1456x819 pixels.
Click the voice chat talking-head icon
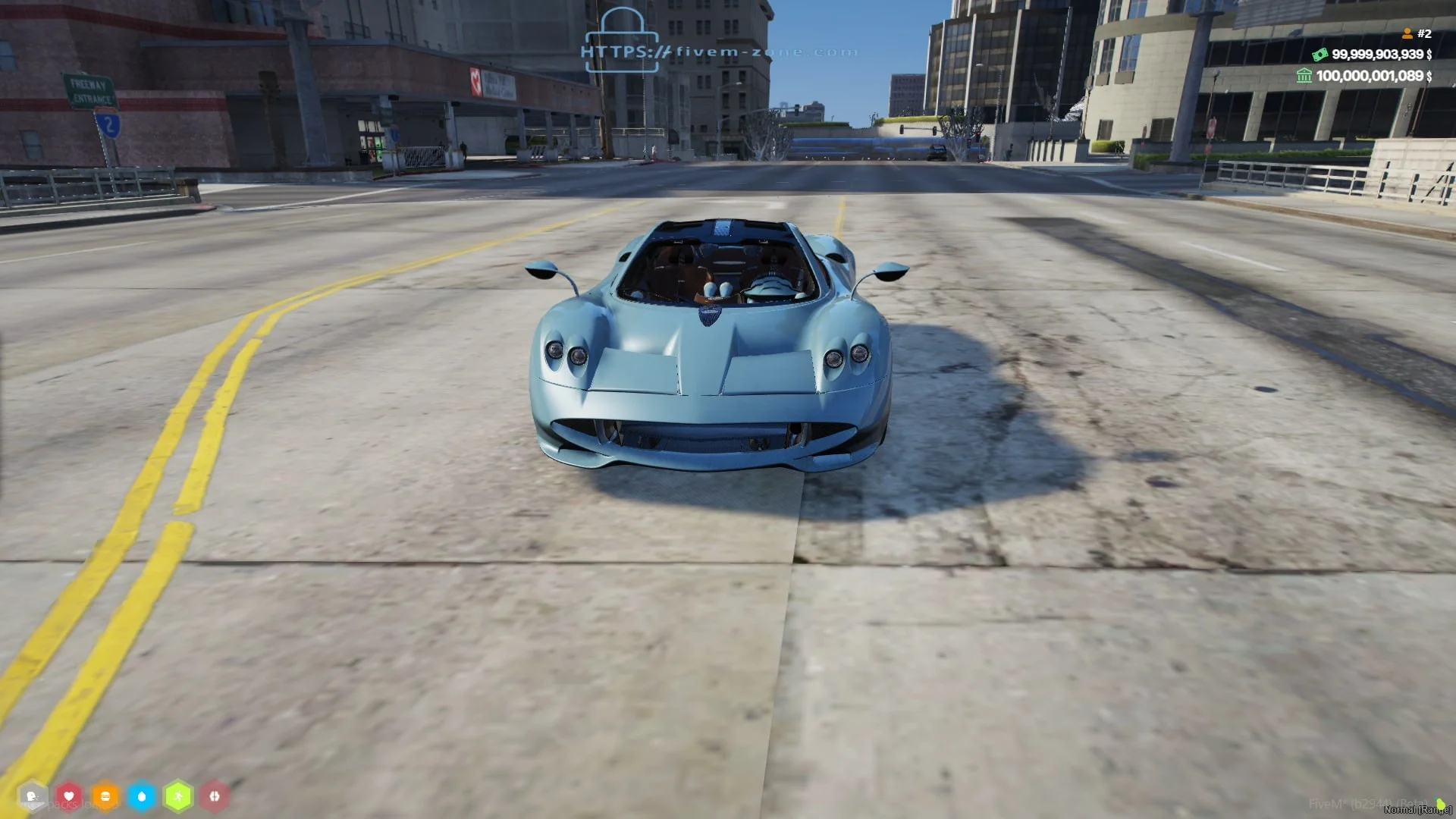pos(32,796)
